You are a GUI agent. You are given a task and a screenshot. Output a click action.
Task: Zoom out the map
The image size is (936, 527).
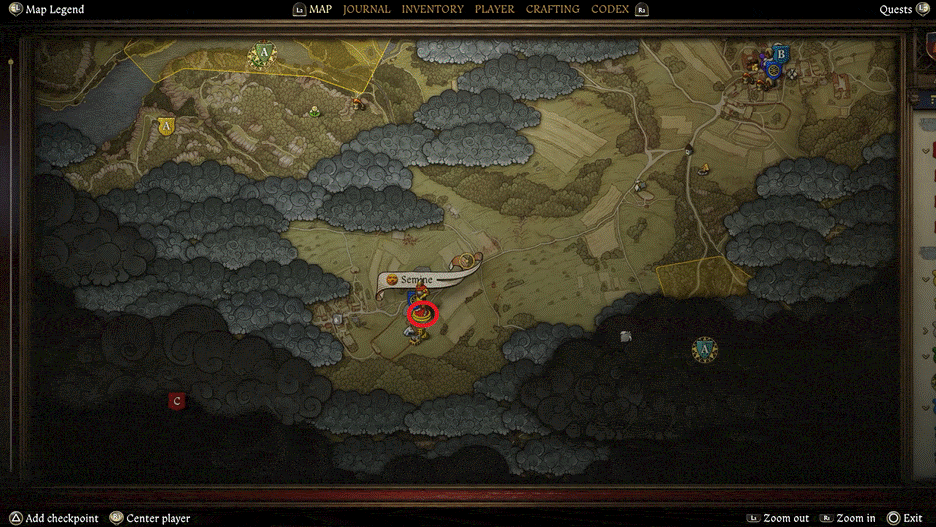tap(786, 518)
